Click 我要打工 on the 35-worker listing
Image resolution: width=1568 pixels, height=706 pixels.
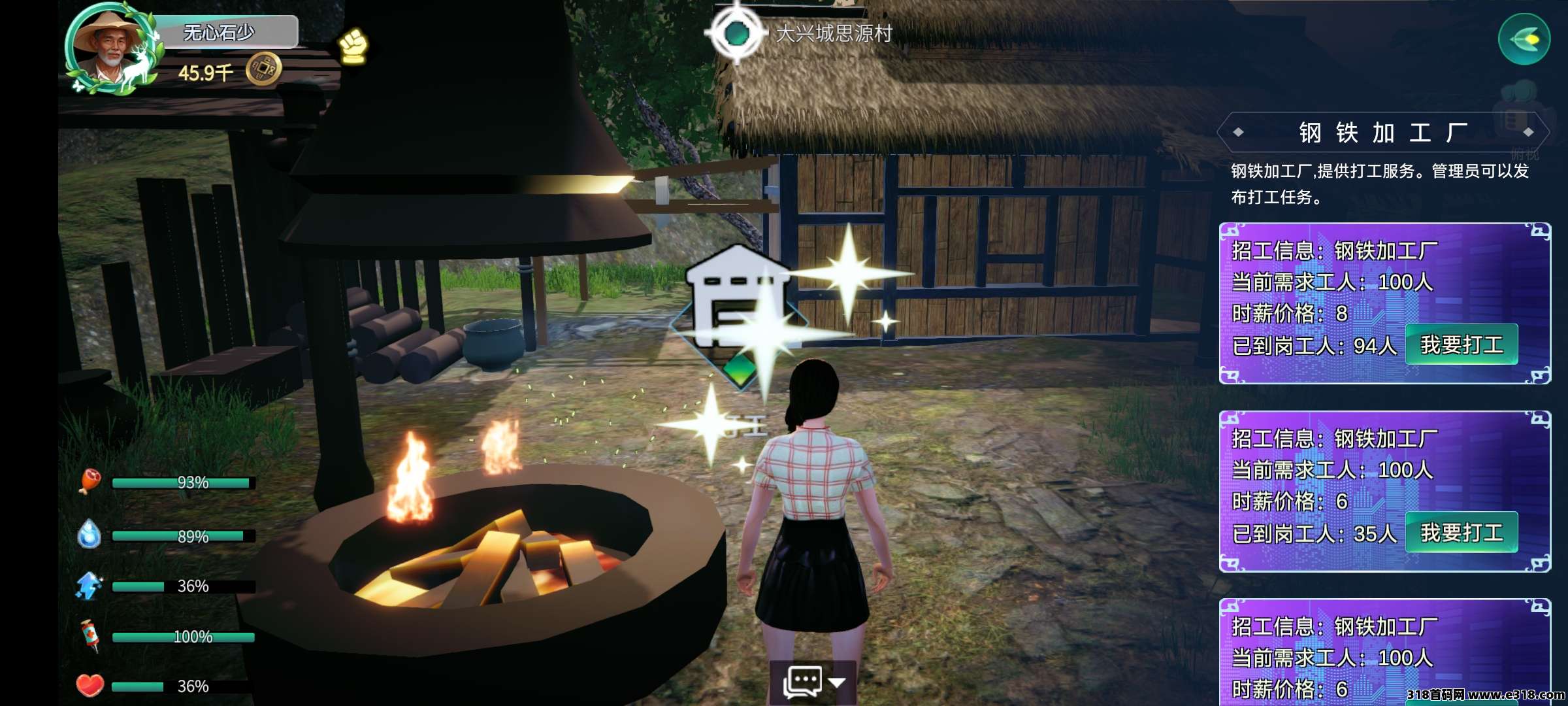tap(1461, 533)
